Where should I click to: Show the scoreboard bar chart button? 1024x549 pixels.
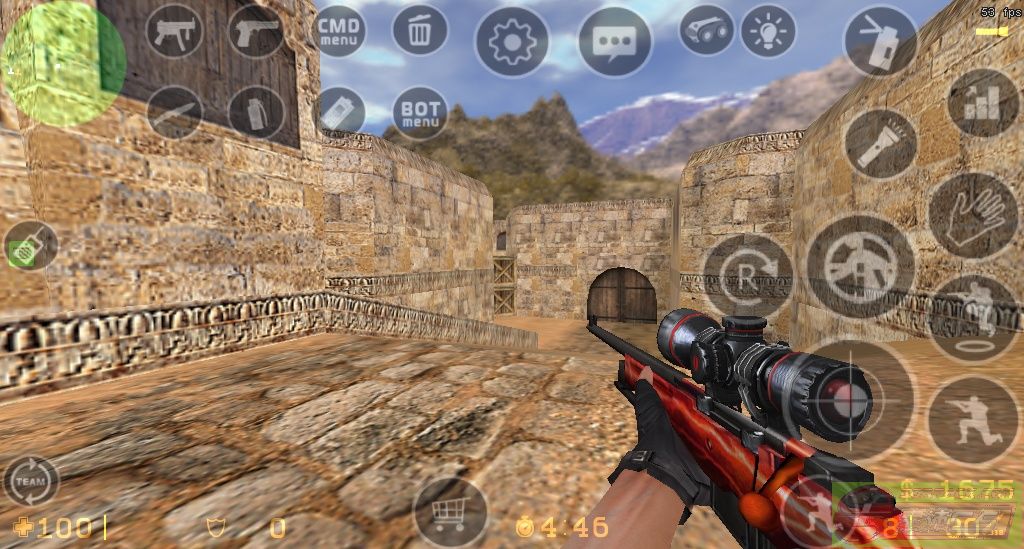(983, 102)
